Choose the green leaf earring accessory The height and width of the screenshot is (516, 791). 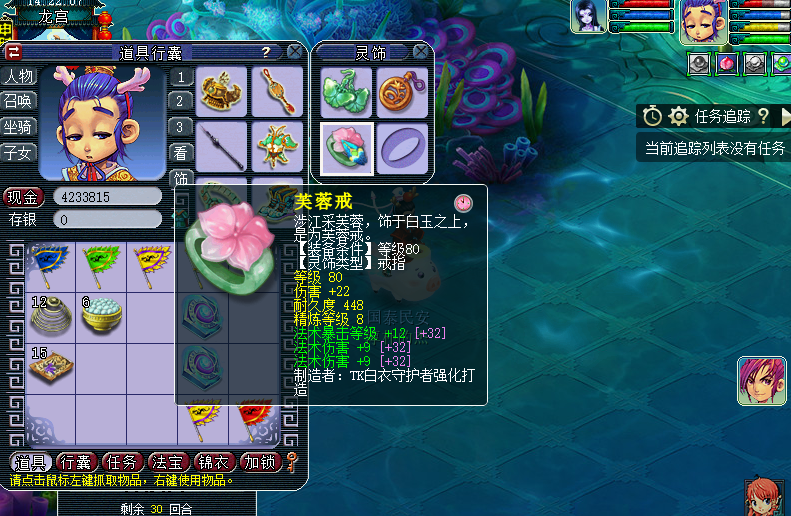[347, 93]
